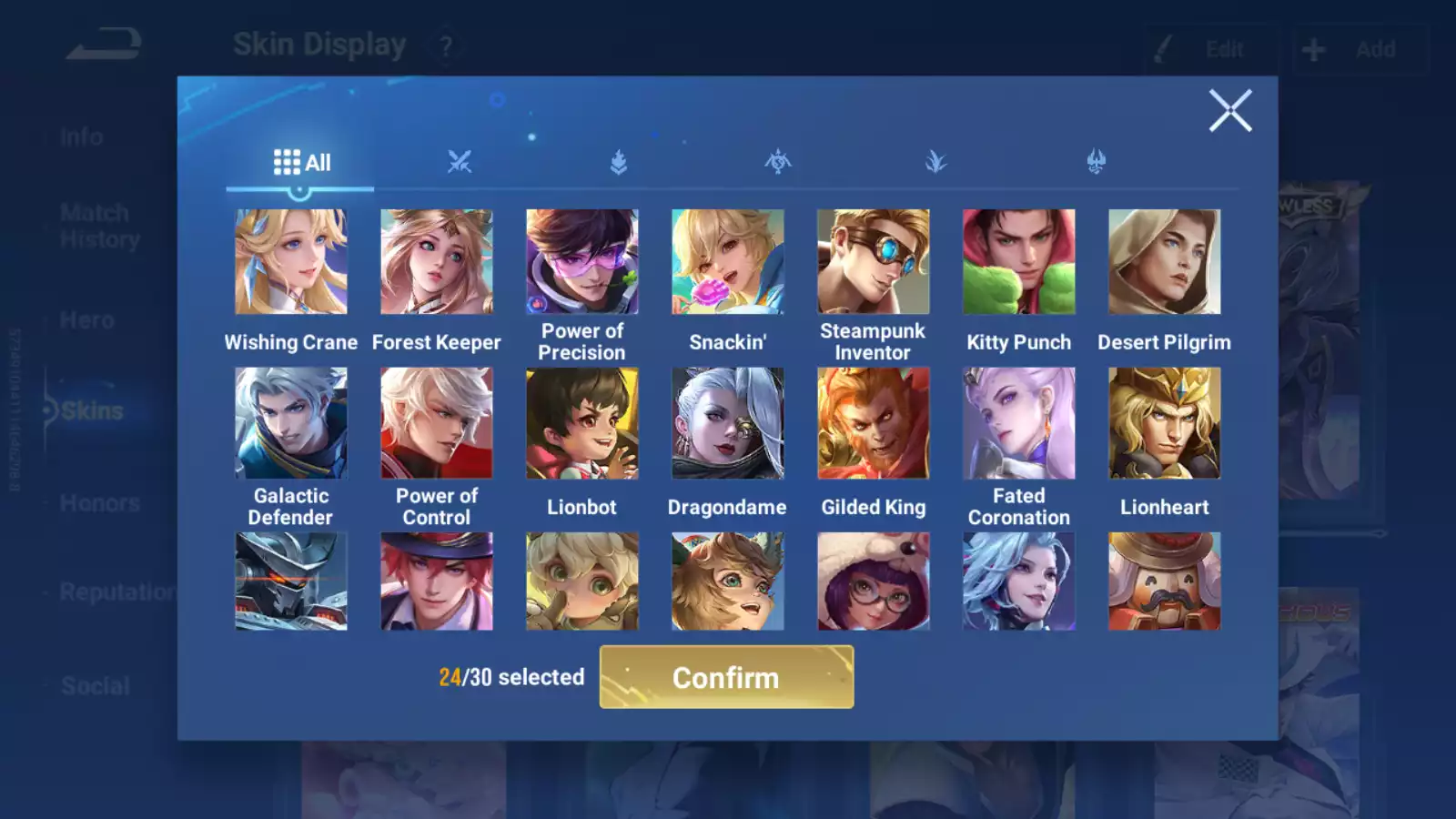Choose the Forest Keeper skin
The width and height of the screenshot is (1456, 819).
pyautogui.click(x=437, y=262)
